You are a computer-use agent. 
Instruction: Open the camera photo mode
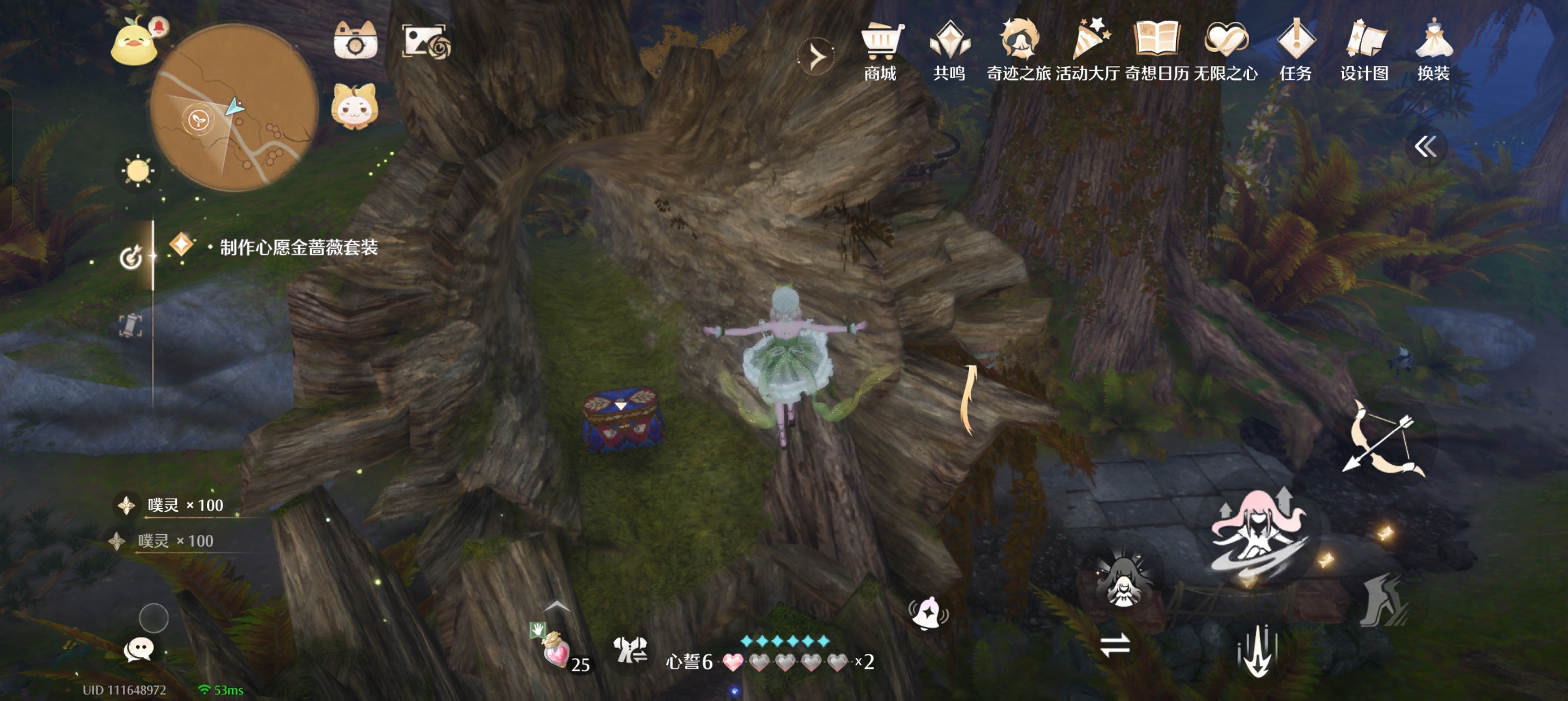point(355,41)
